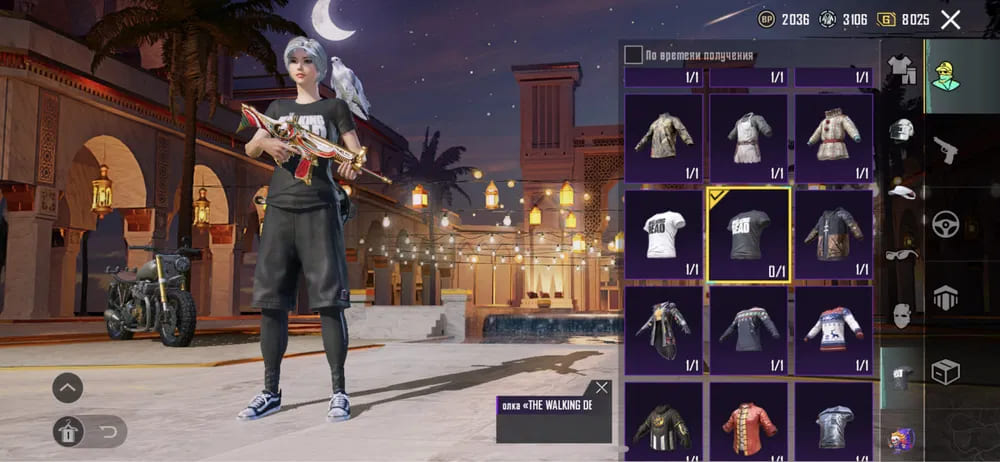The width and height of the screenshot is (1000, 462).
Task: Click the up-arrow expand button
Action: tap(68, 387)
